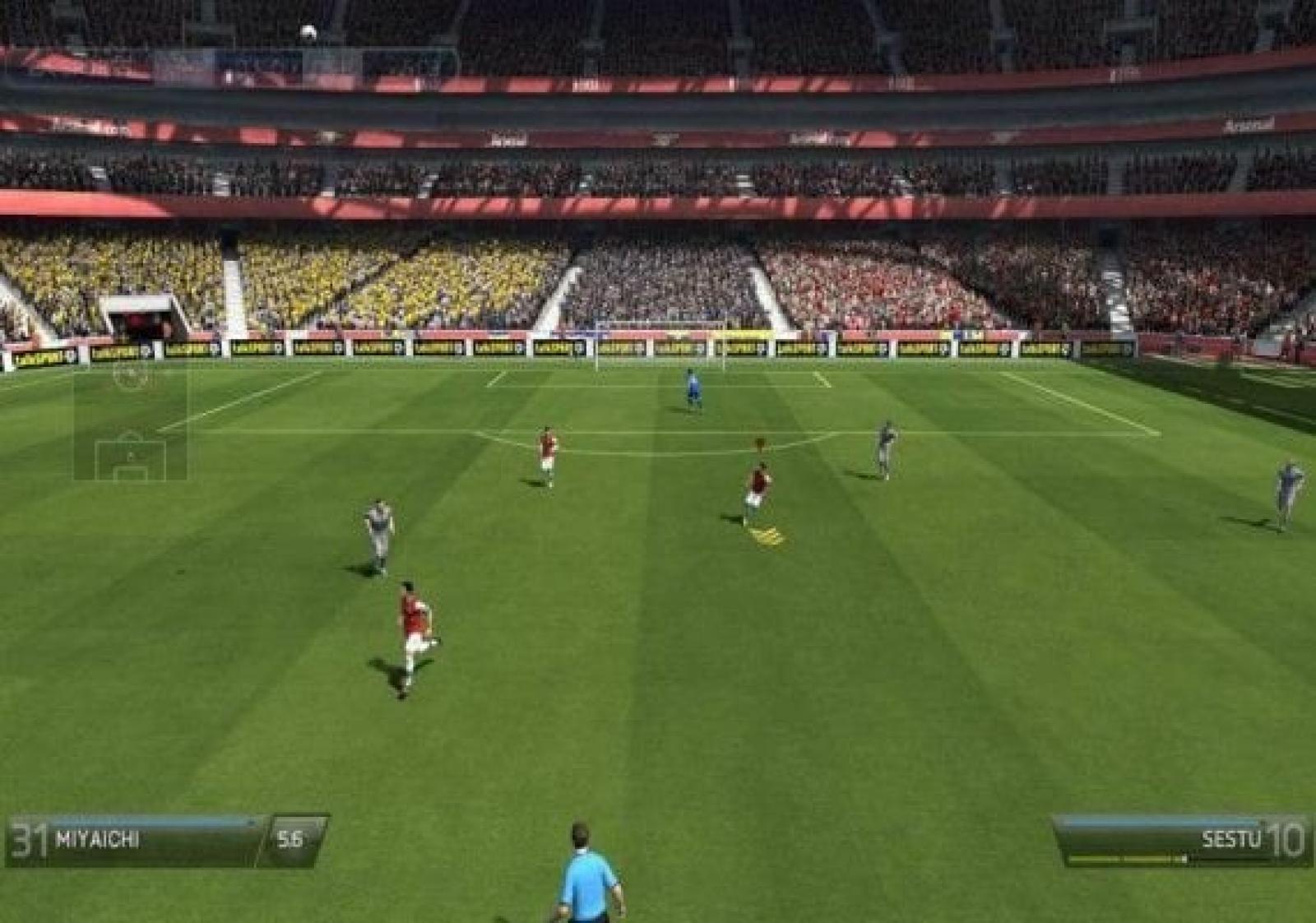Select the Sestu player name panel
The width and height of the screenshot is (1316, 923).
tap(1176, 840)
